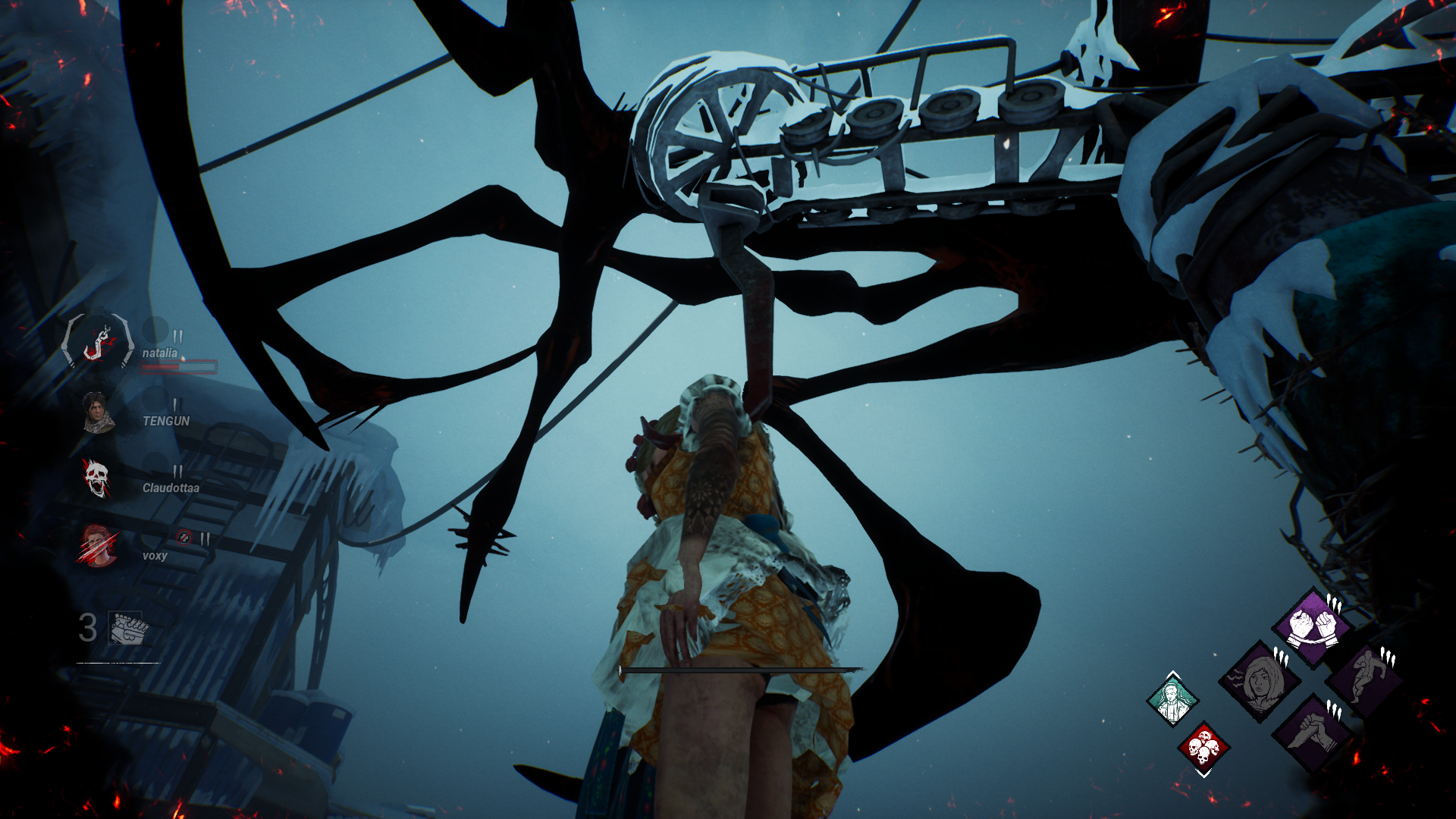Screen dimensions: 1456x819
Task: Click the name label voxy
Action: click(157, 556)
